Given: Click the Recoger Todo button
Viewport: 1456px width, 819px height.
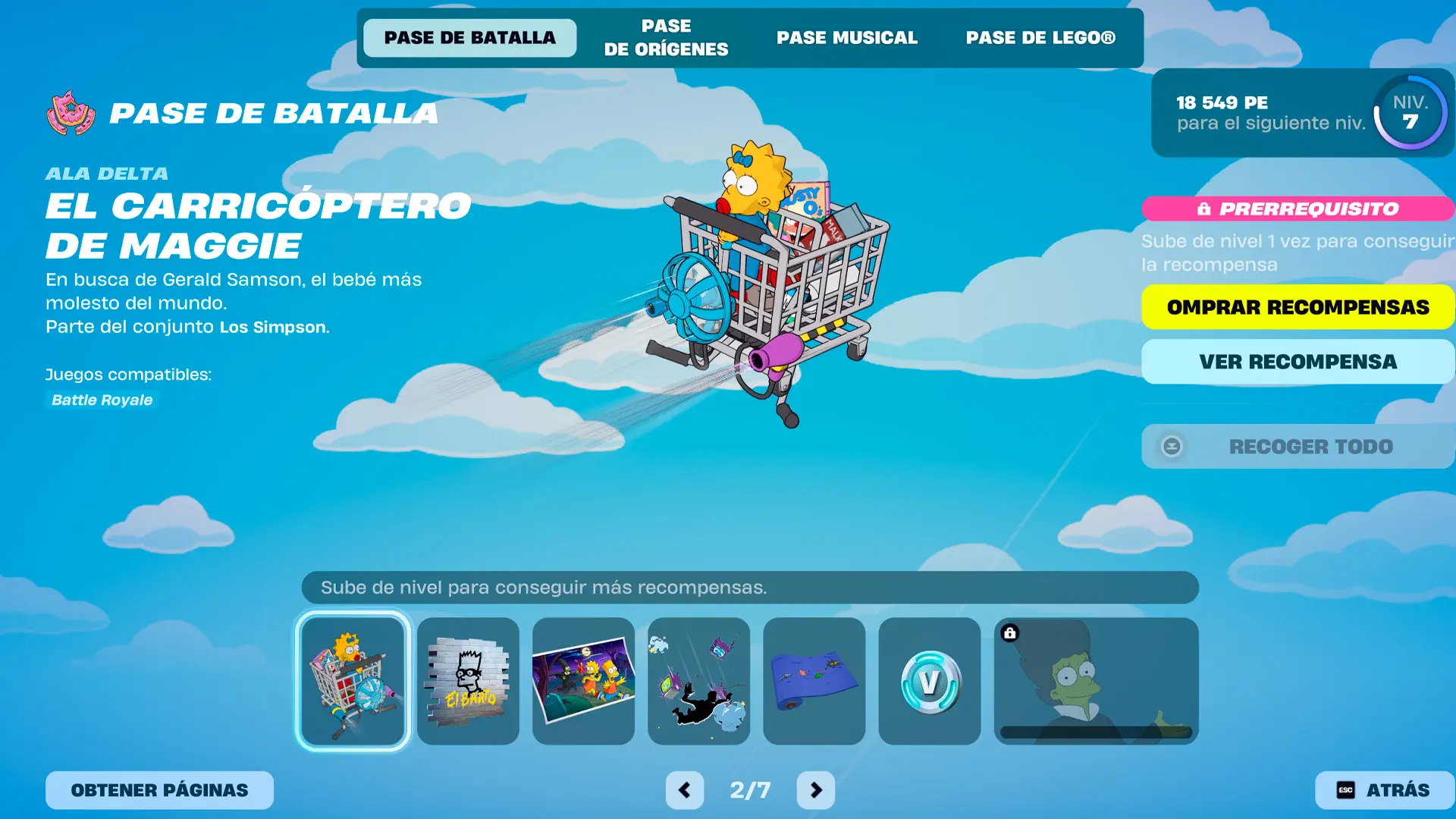Looking at the screenshot, I should 1298,447.
